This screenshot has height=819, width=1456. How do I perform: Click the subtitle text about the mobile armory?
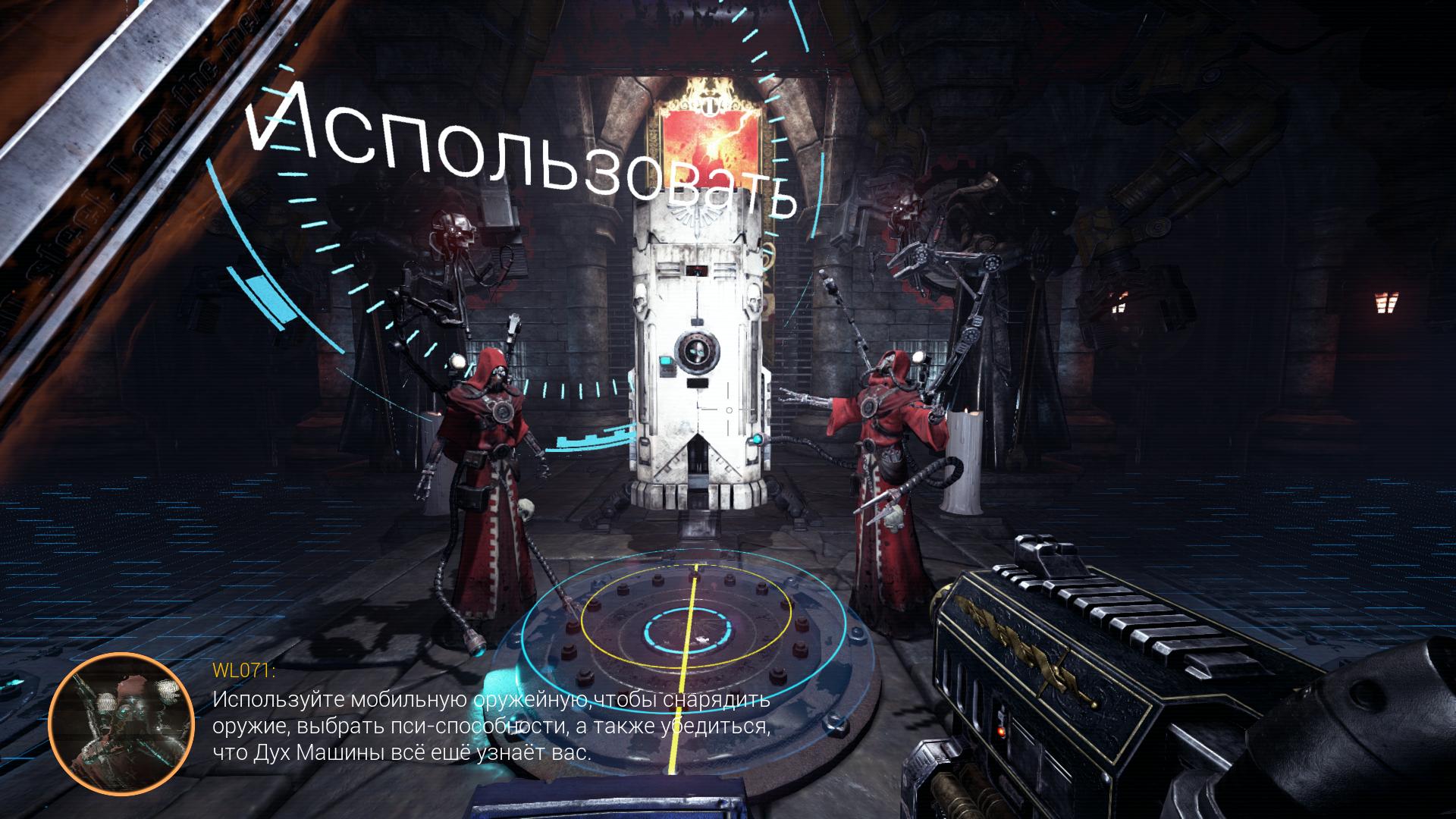pos(489,728)
